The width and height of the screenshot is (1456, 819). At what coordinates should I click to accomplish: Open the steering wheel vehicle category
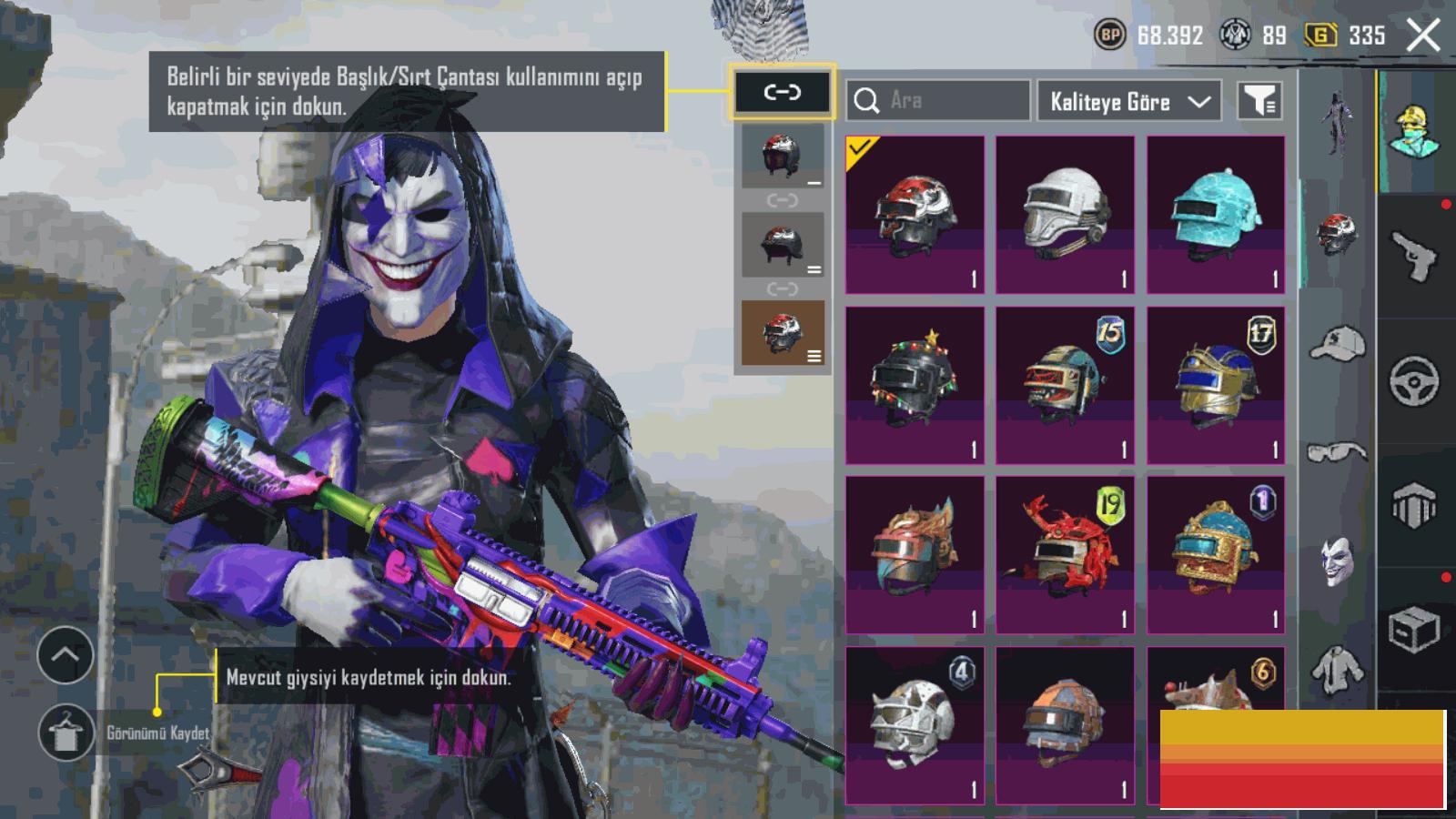(1415, 379)
